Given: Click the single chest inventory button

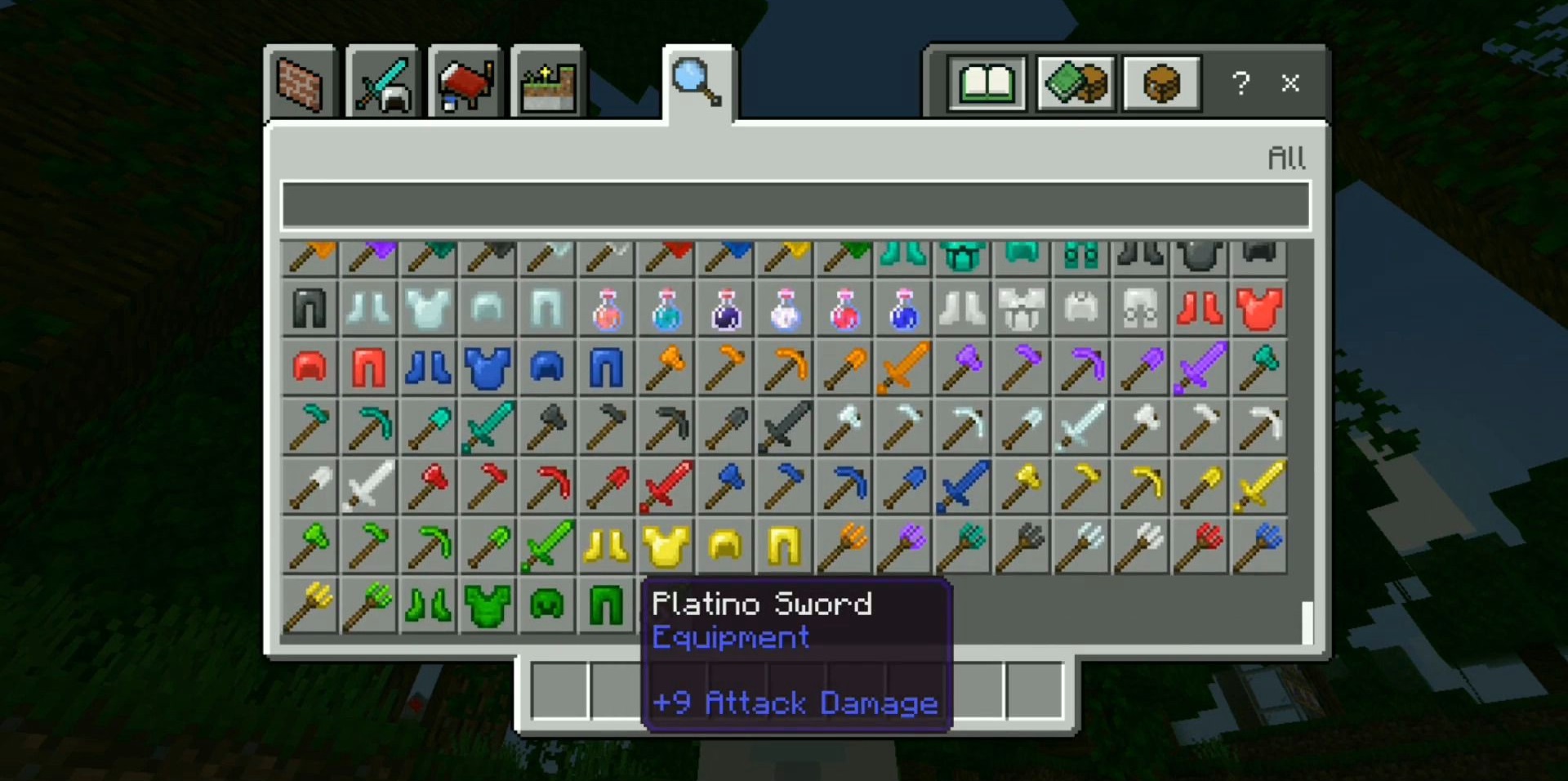Looking at the screenshot, I should coord(1161,83).
